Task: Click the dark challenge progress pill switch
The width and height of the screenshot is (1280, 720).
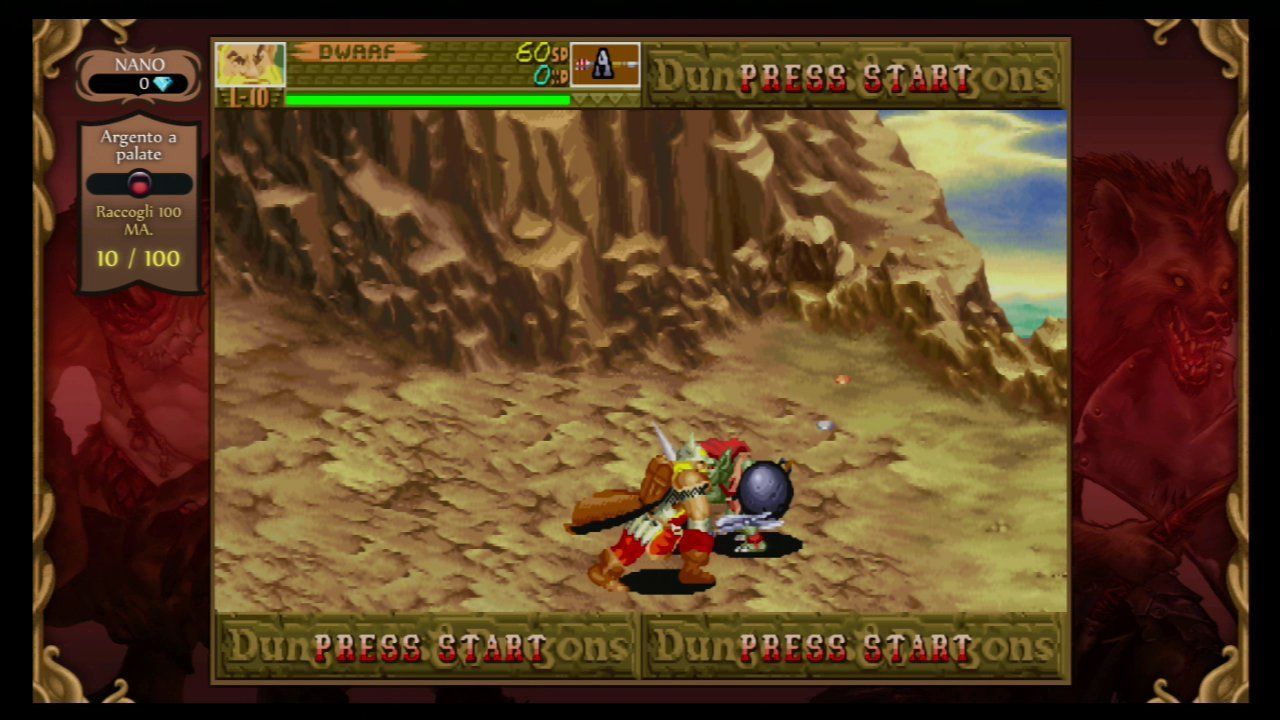Action: (138, 183)
